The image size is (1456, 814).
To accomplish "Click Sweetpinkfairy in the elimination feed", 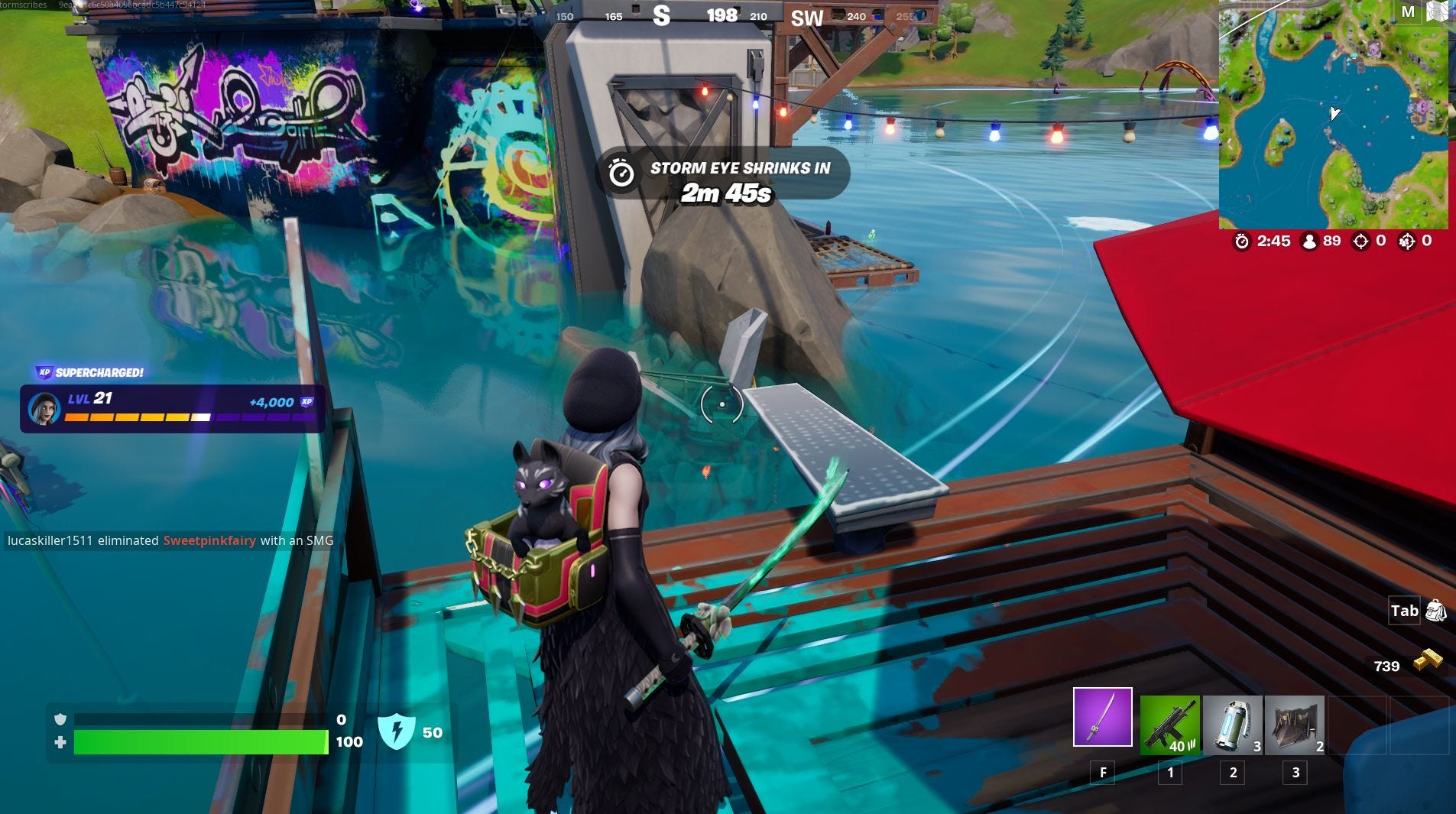I will tap(209, 540).
